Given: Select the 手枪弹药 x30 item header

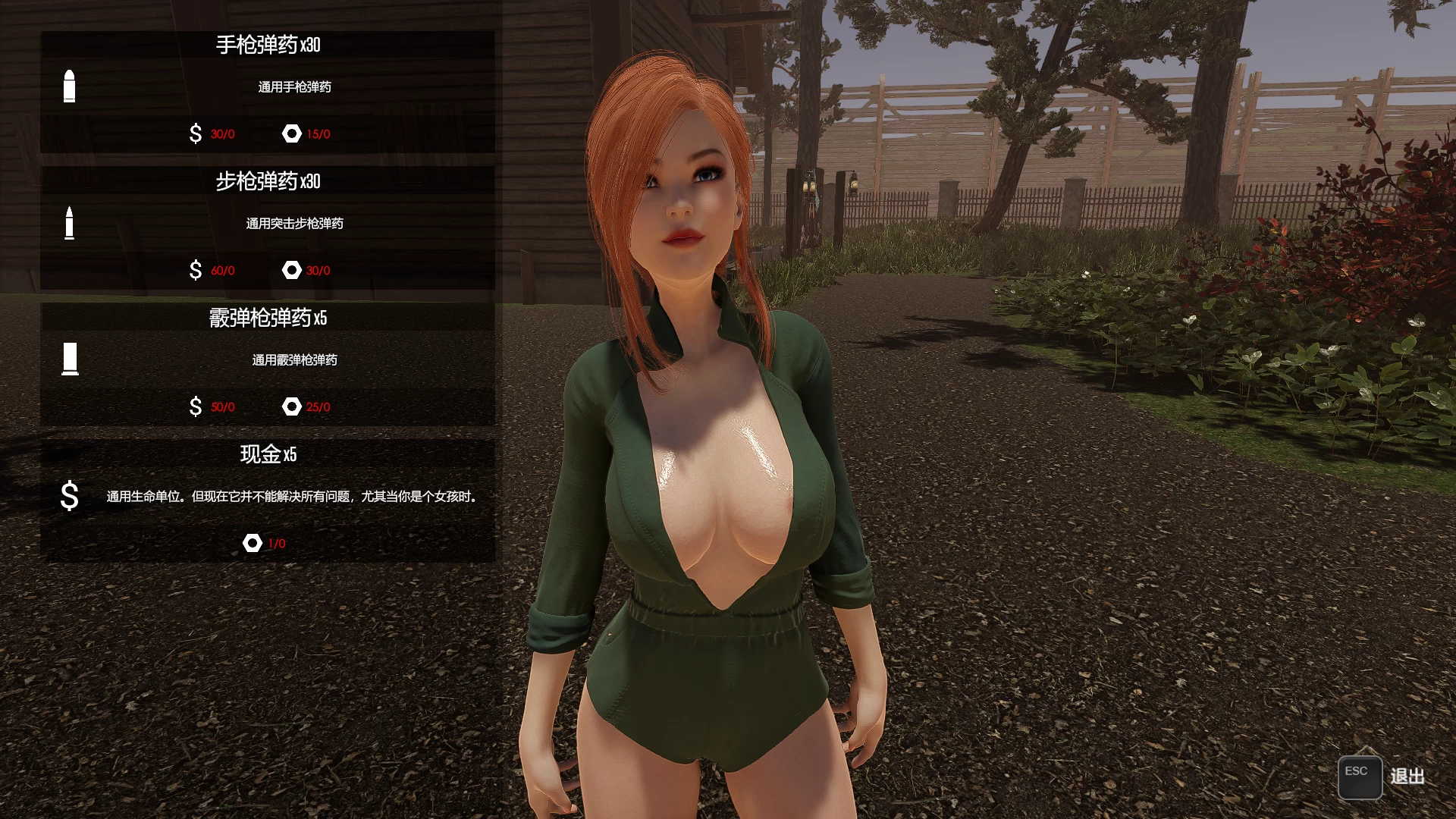Looking at the screenshot, I should click(267, 43).
